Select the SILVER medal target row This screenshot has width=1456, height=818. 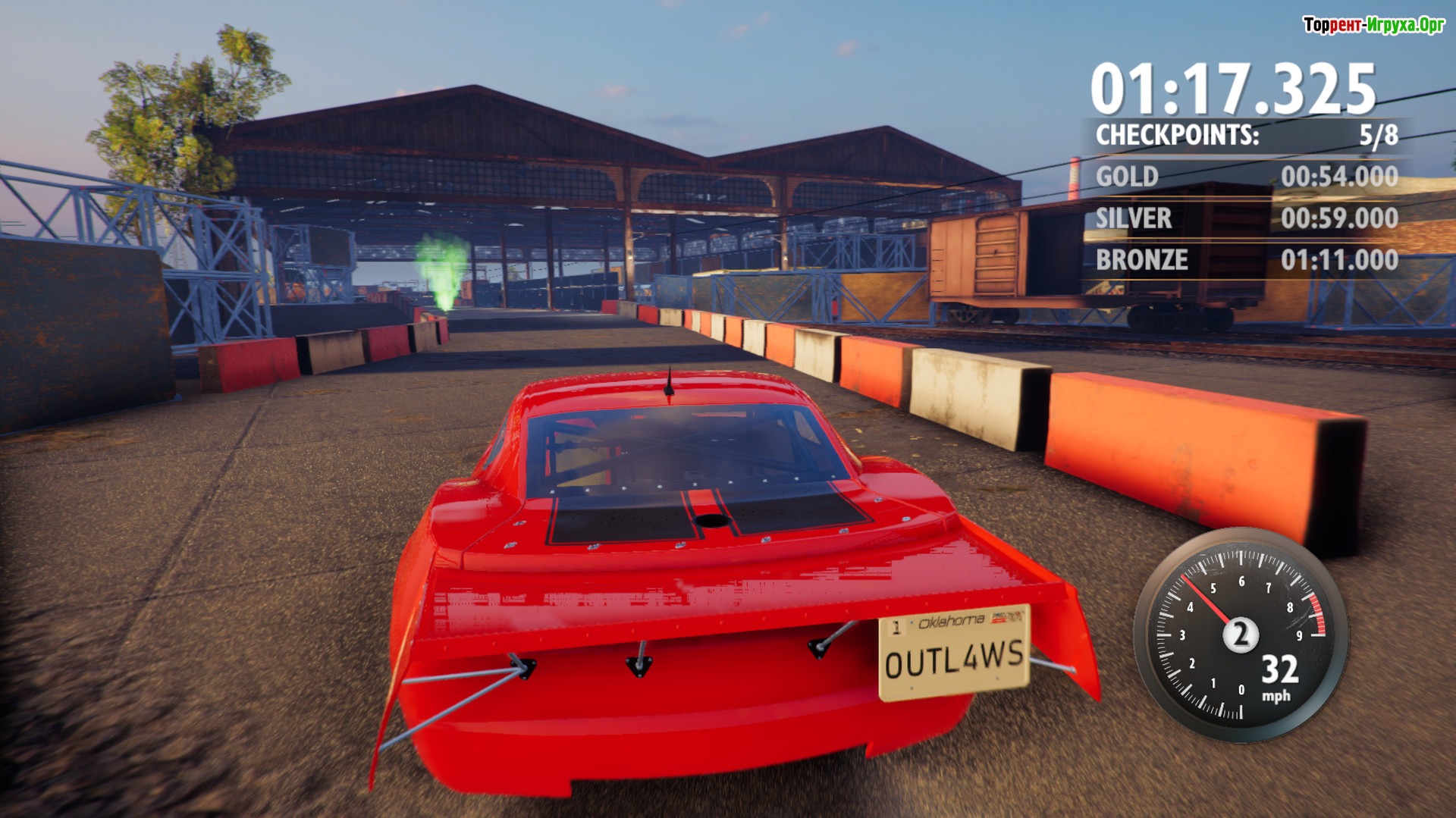tap(1246, 218)
